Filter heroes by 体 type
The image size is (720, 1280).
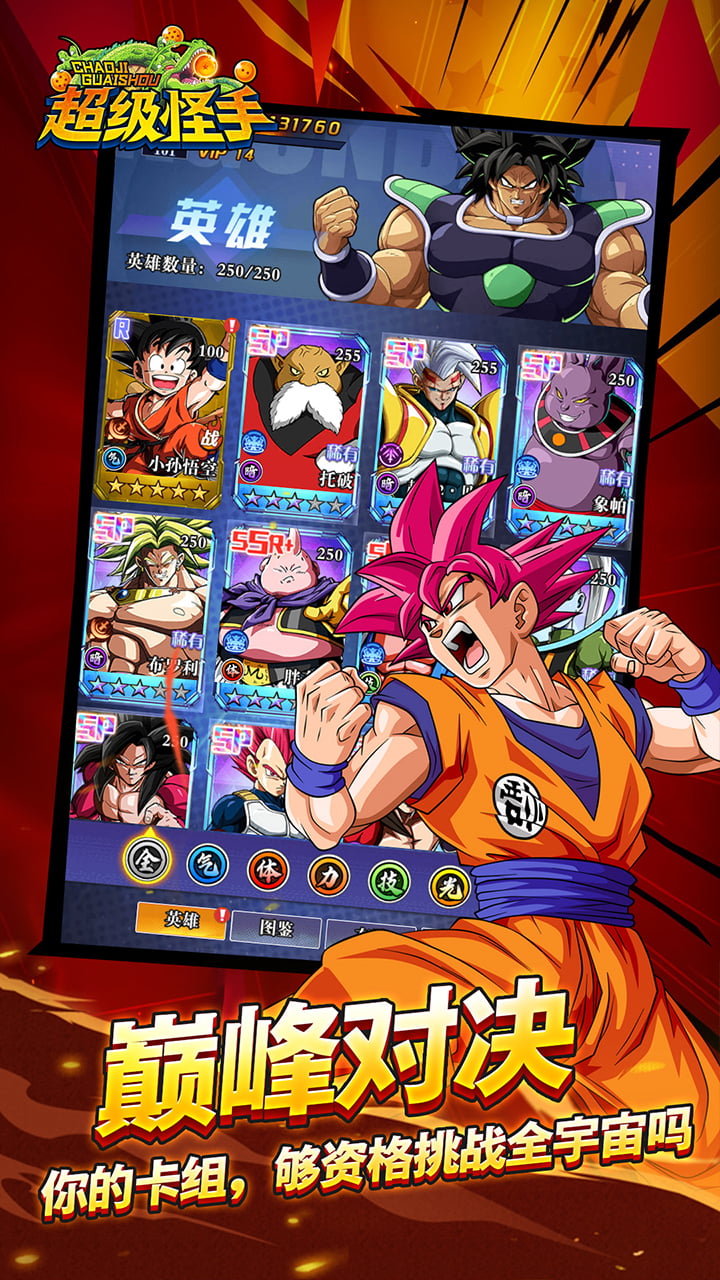pyautogui.click(x=267, y=870)
